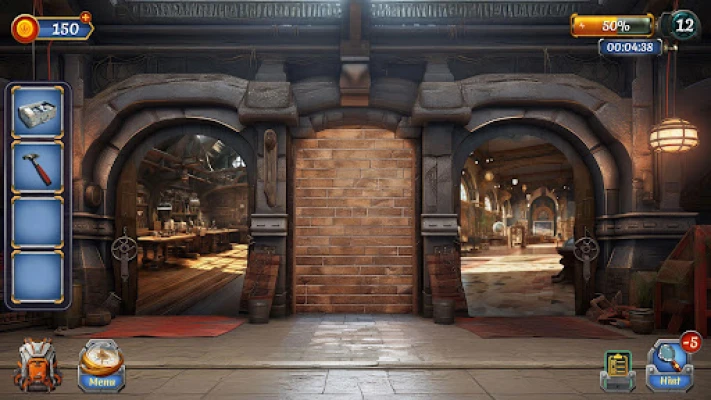The image size is (711, 400).
Task: Open the compass Menu button
Action: point(101,365)
